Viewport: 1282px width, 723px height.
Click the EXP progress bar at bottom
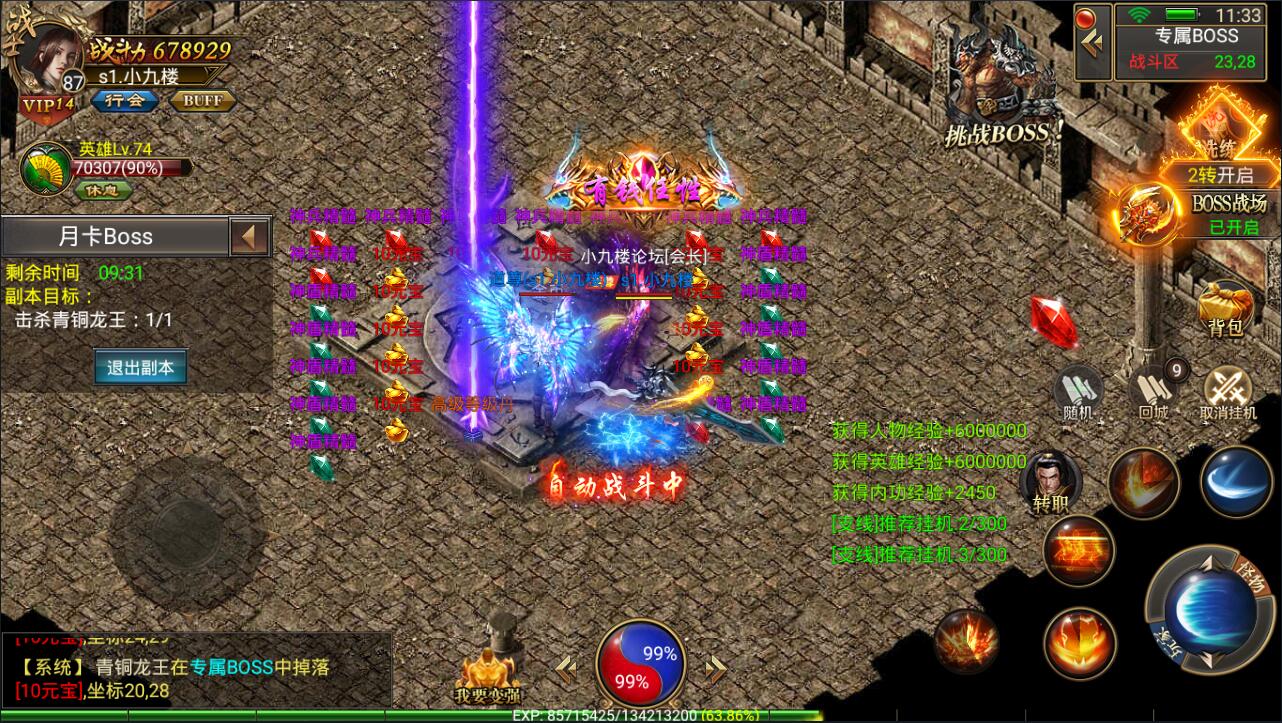click(x=641, y=715)
